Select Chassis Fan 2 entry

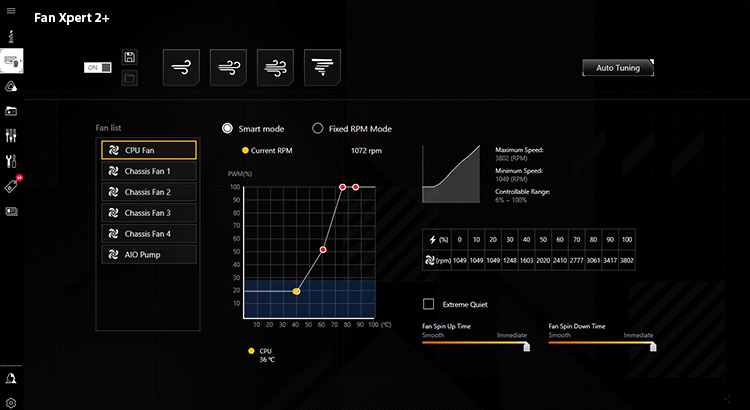149,192
